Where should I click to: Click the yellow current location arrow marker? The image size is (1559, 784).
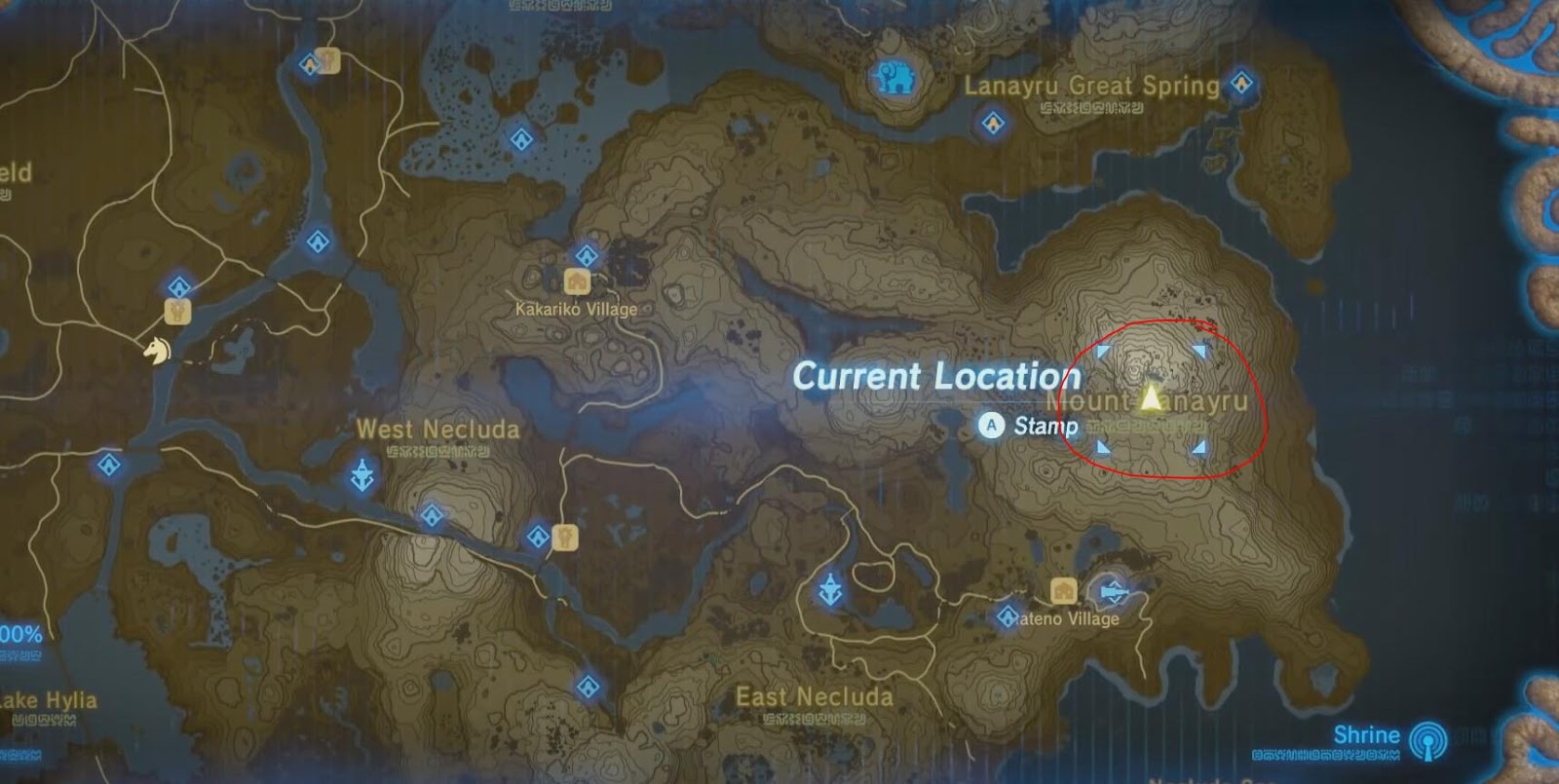1151,397
